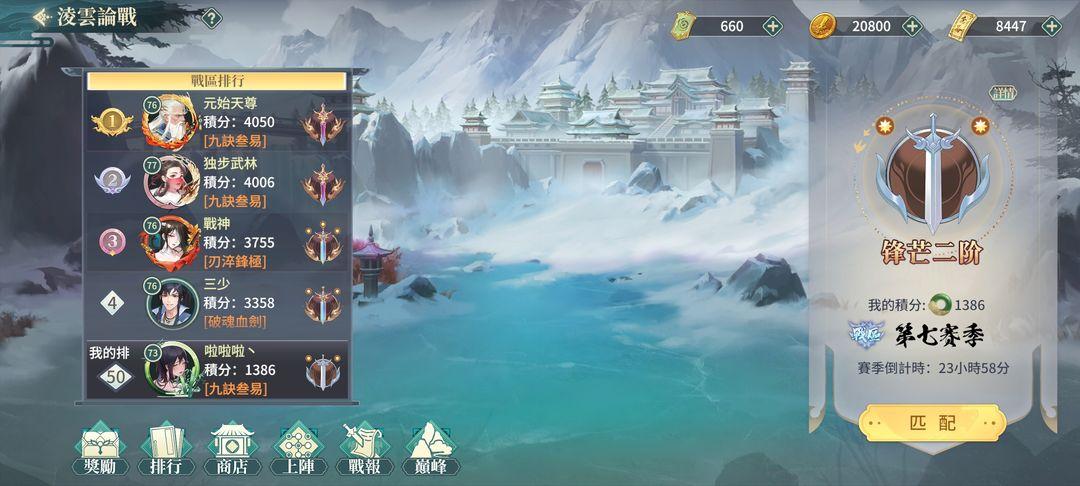Show rank details via 詳情 button
The image size is (1080, 486).
click(x=1002, y=93)
